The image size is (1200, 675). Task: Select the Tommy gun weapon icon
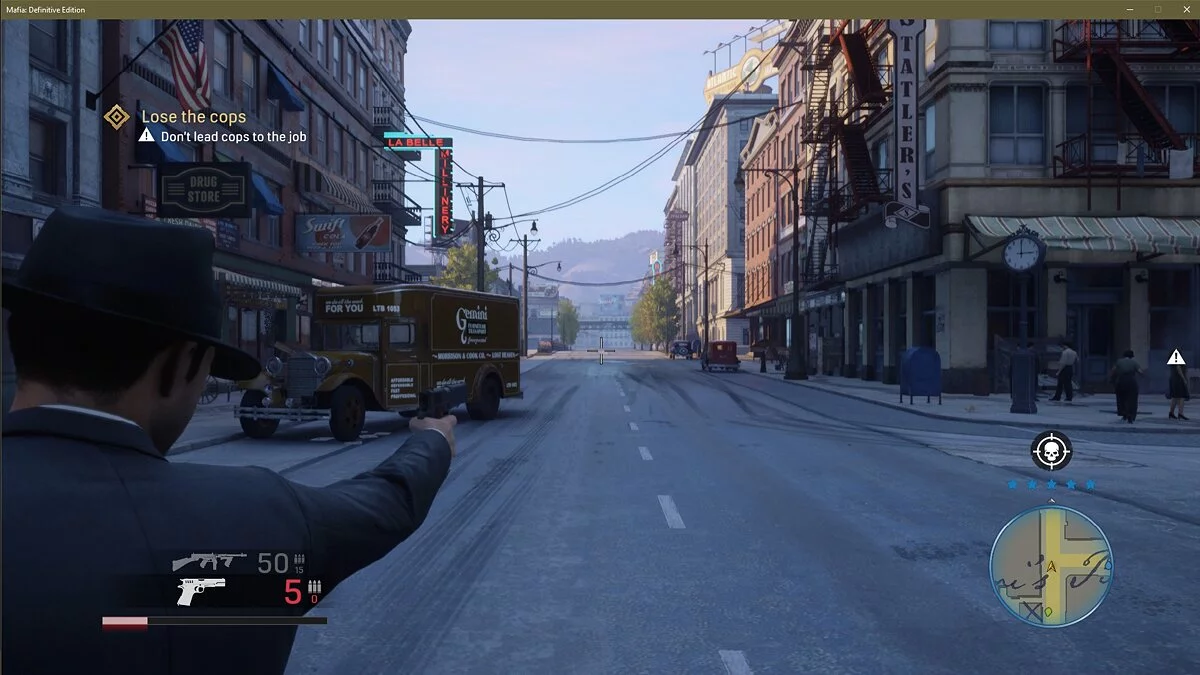209,561
